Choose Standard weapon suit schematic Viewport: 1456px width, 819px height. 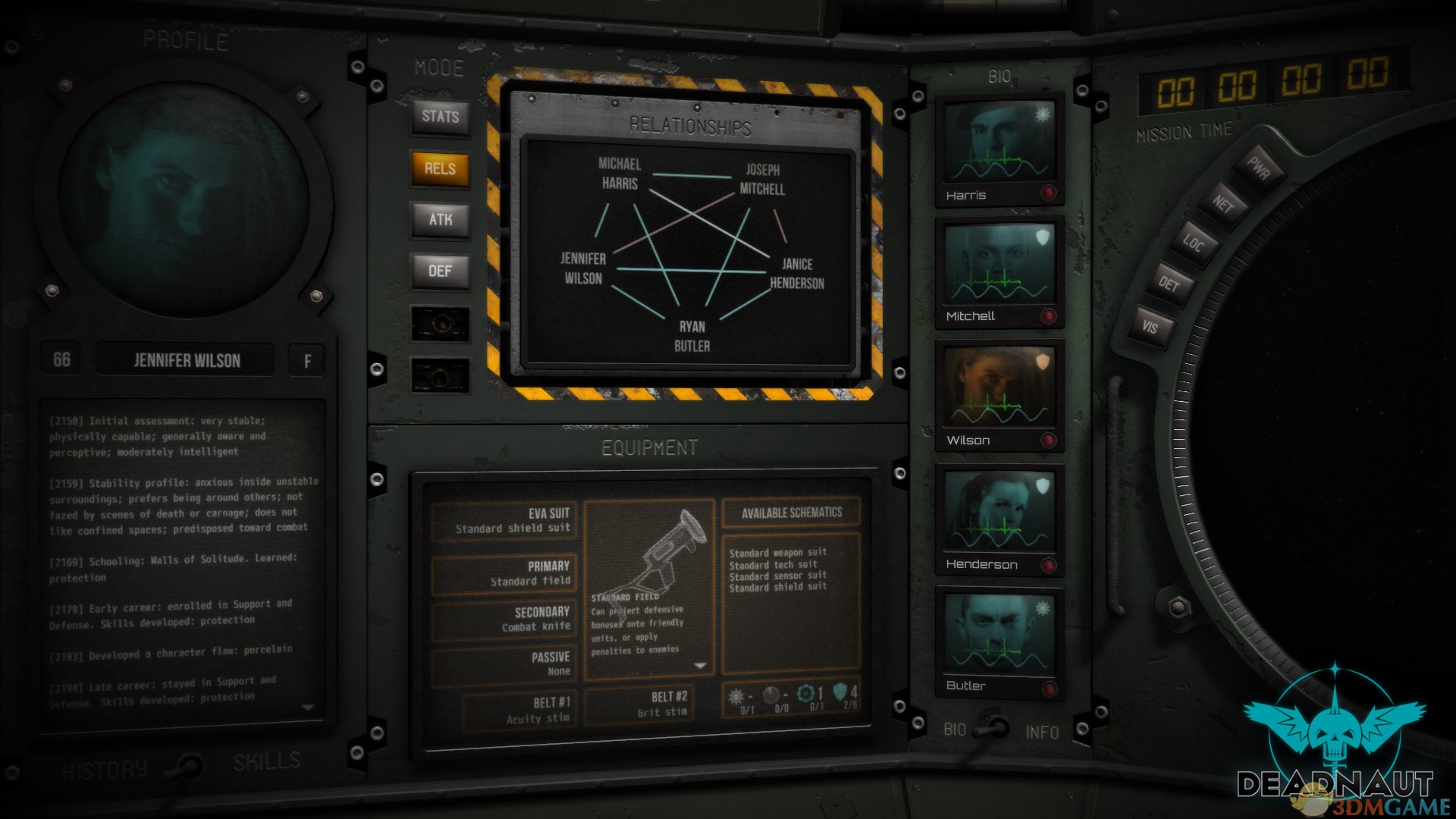(x=778, y=553)
